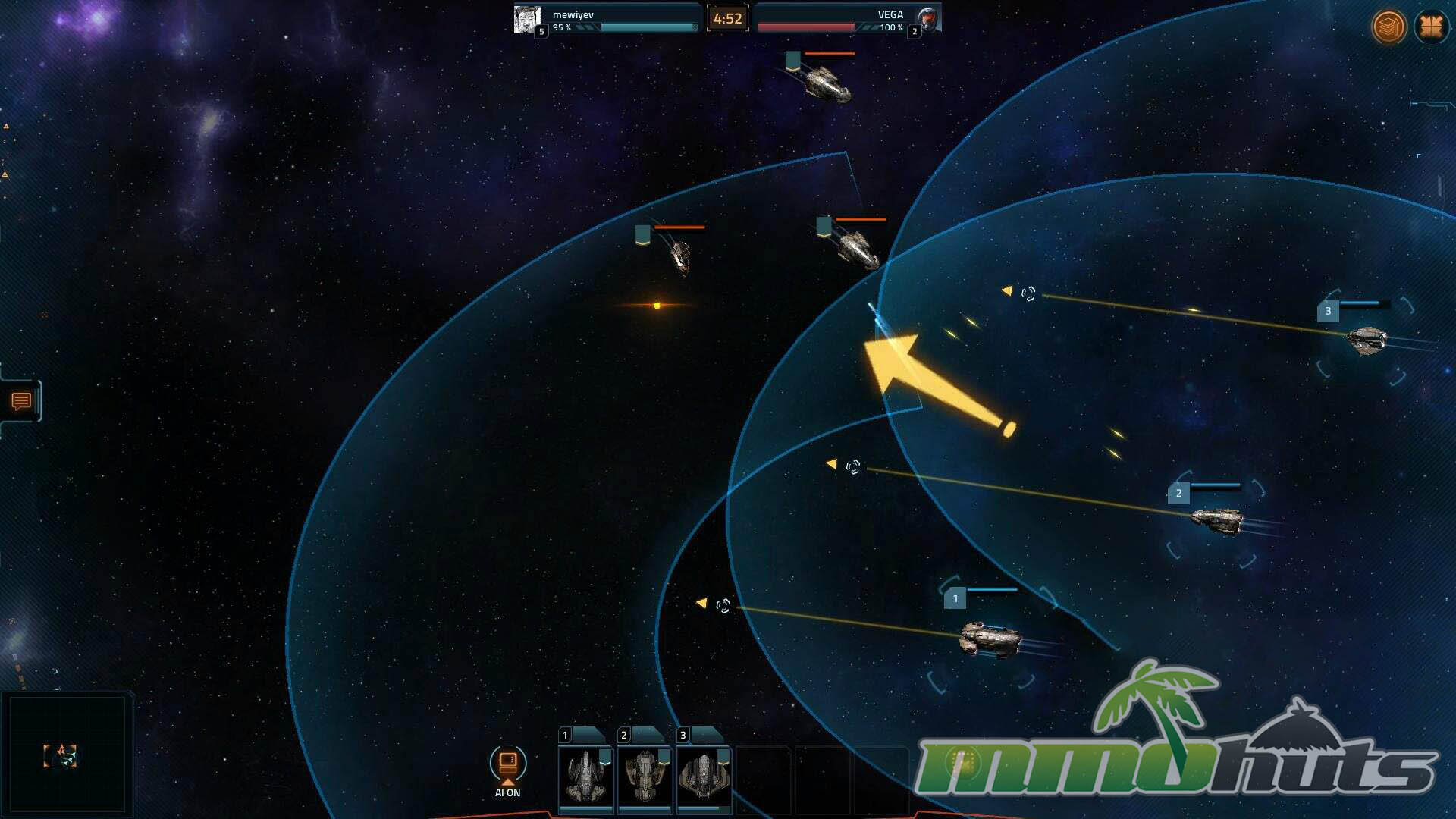Select the friendly ship tagged 1
The height and width of the screenshot is (819, 1456).
pyautogui.click(x=990, y=639)
